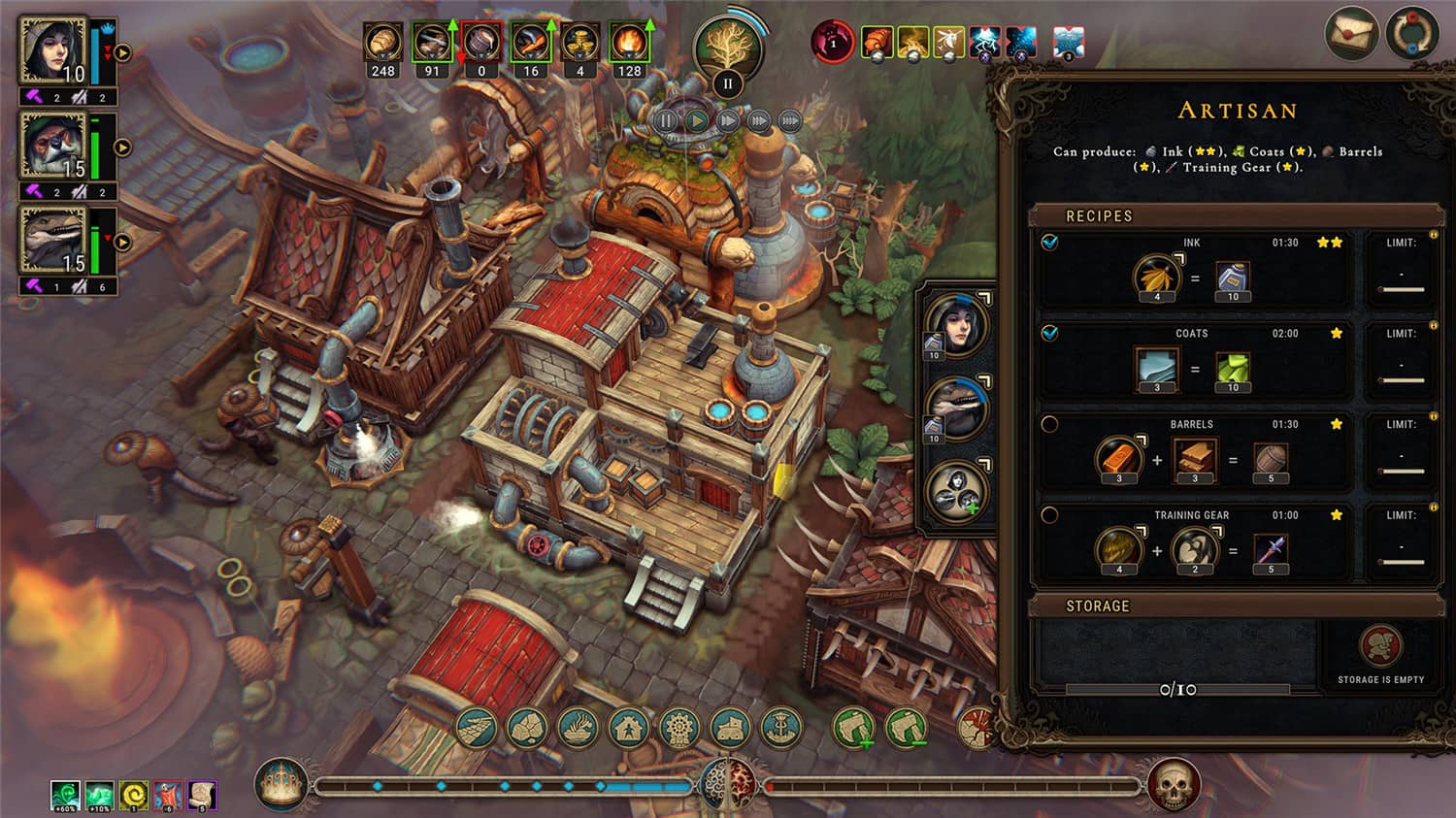Image resolution: width=1456 pixels, height=818 pixels.
Task: Enable the Barrels recipe checkbox
Action: (x=1049, y=422)
